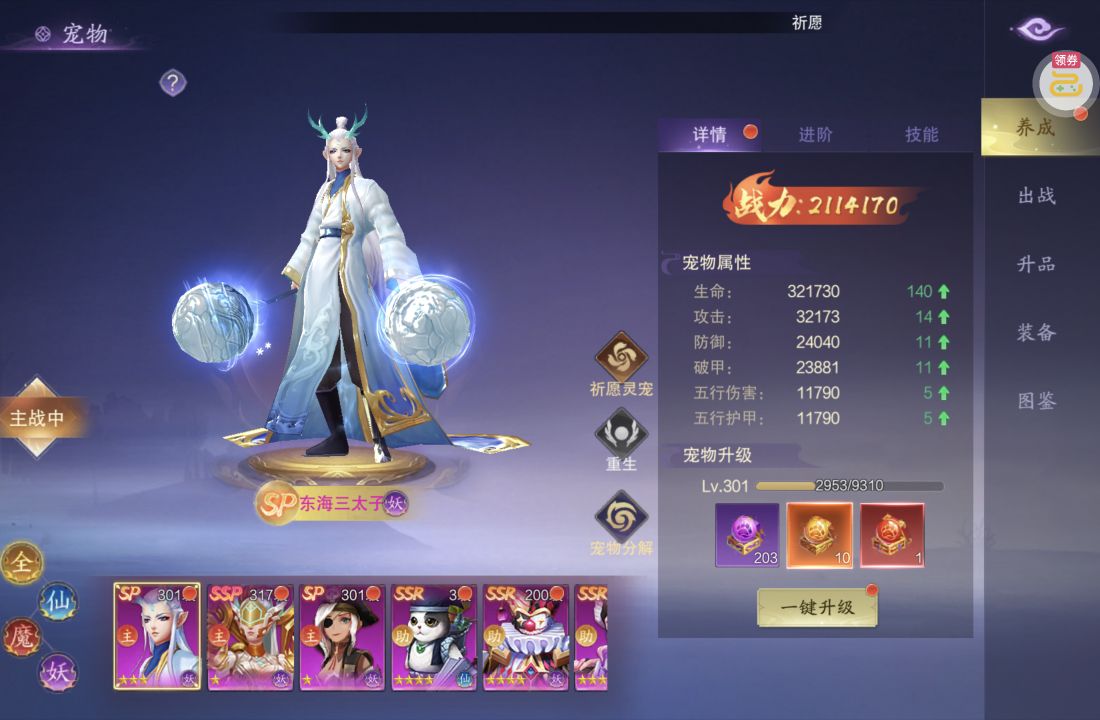
Task: Filter pets by 仙 type
Action: [57, 602]
